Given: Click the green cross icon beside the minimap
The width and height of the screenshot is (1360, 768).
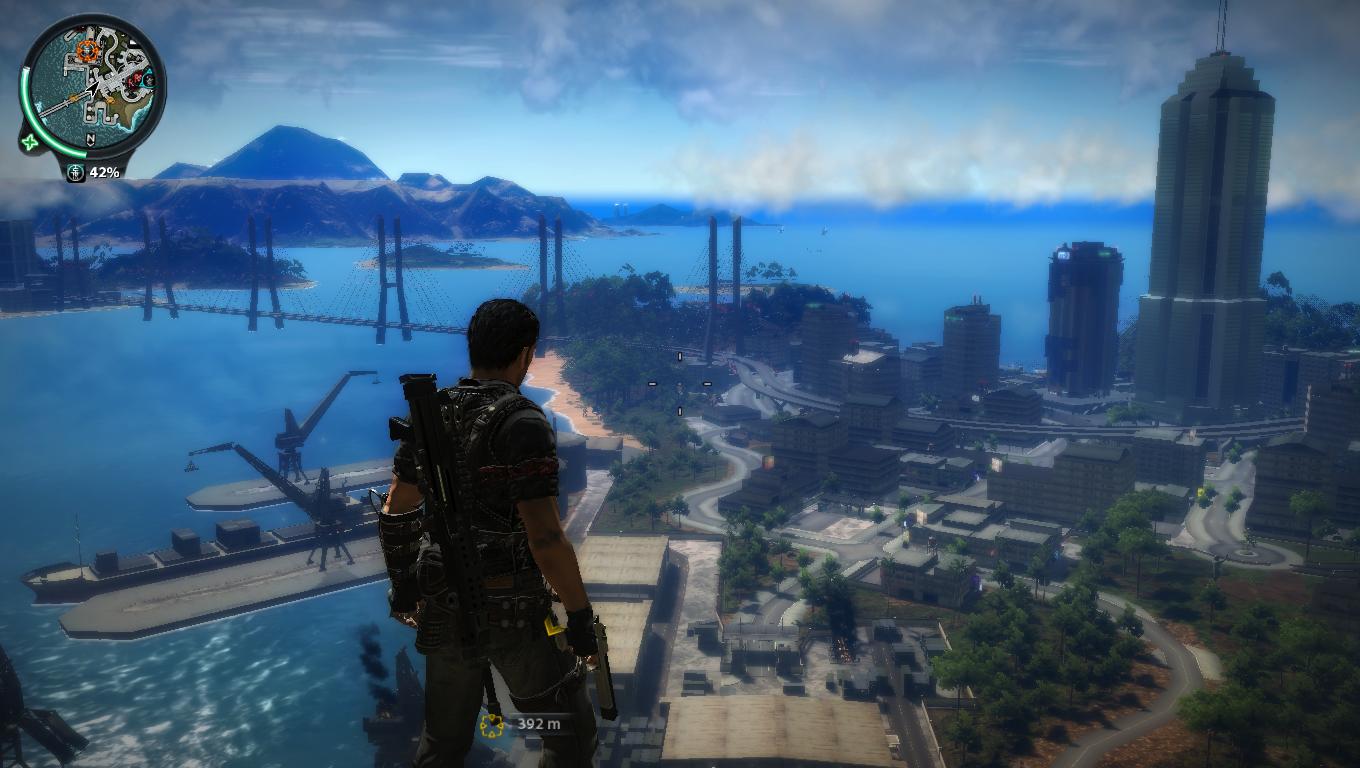Looking at the screenshot, I should click(30, 141).
